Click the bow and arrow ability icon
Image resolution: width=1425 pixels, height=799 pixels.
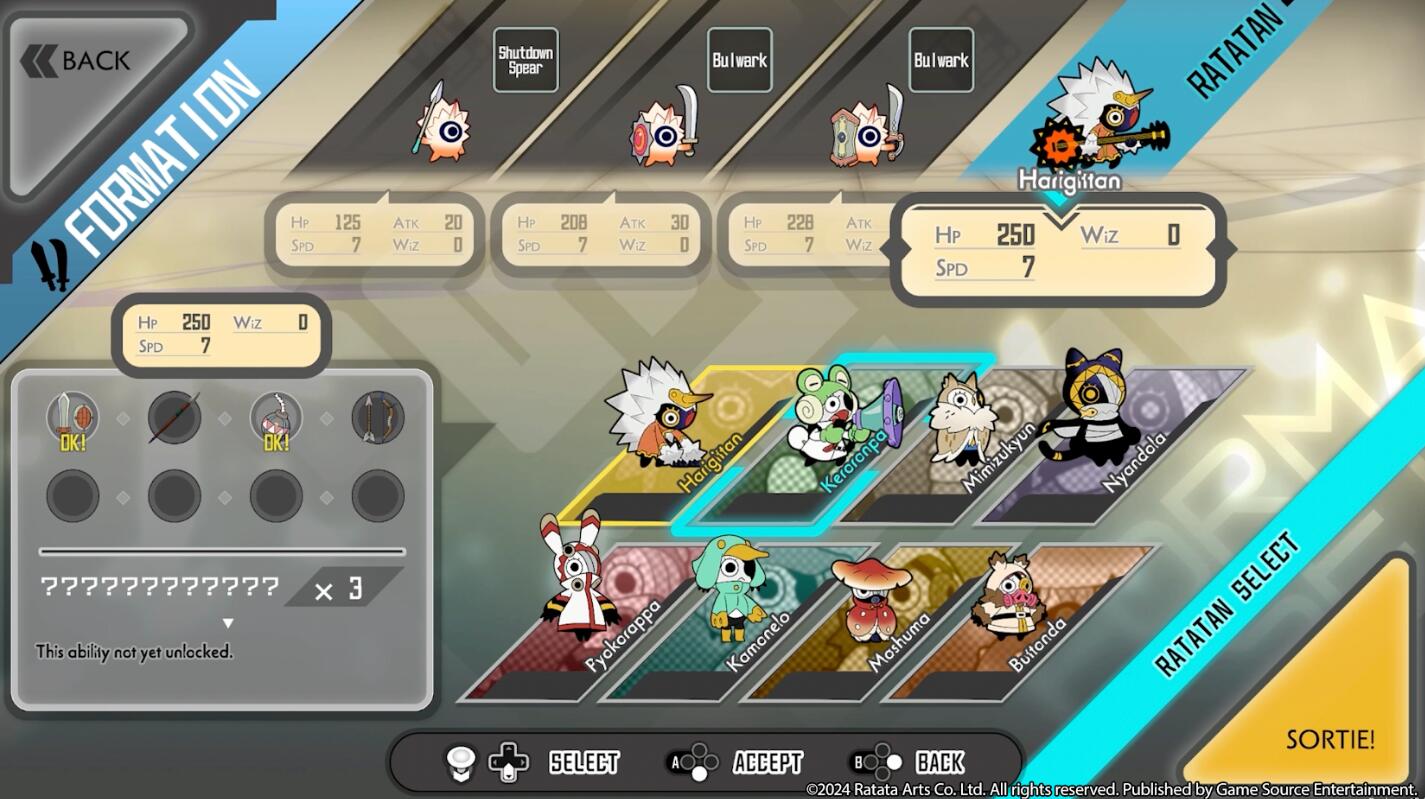378,417
